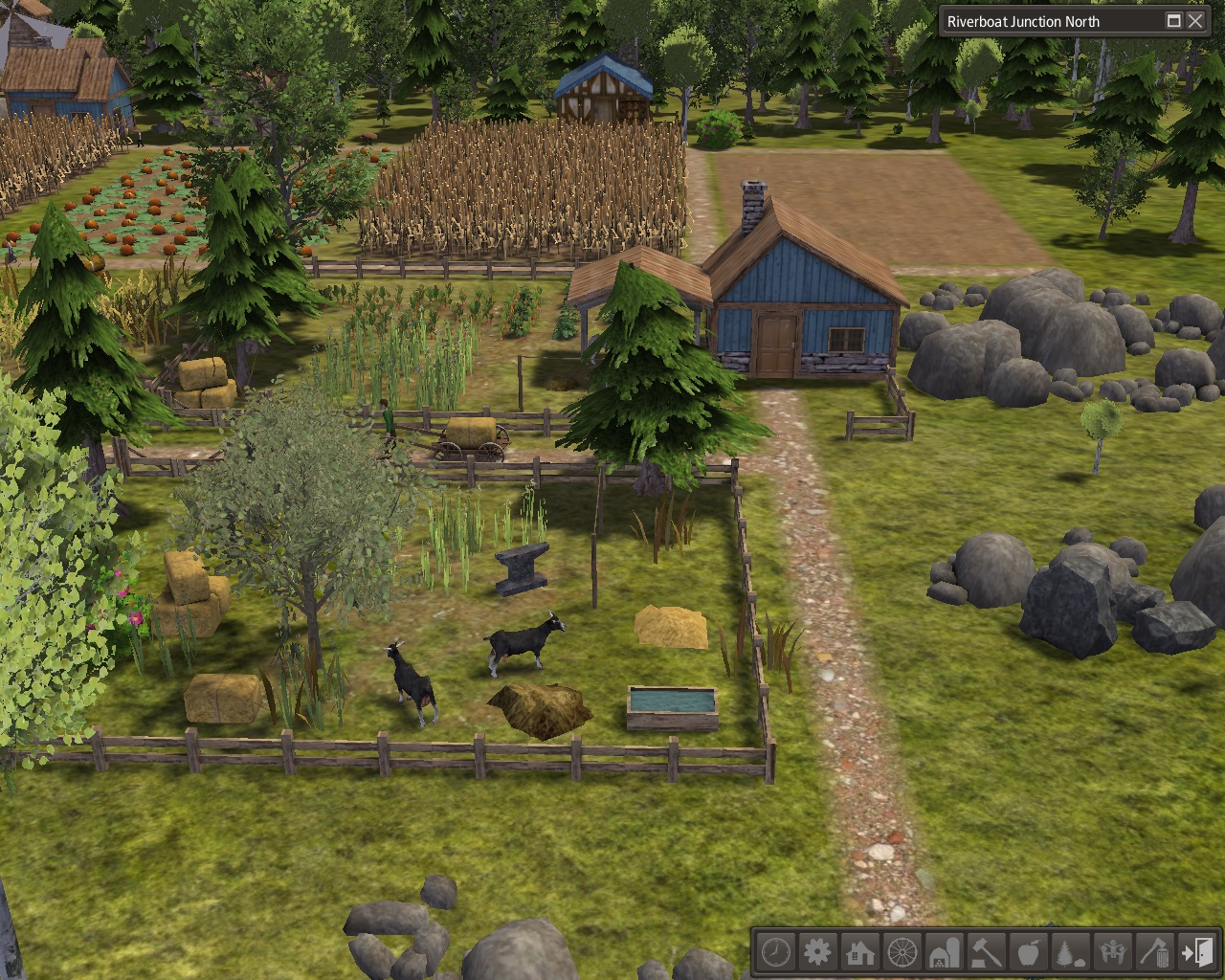The image size is (1225, 980).
Task: Choose the mallet resource production menu
Action: [x=987, y=952]
